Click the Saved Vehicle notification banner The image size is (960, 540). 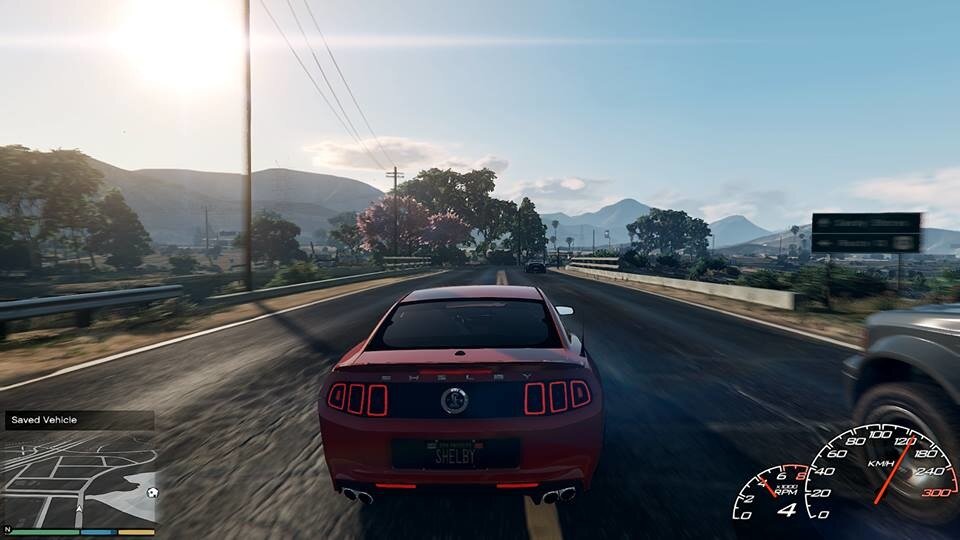click(78, 420)
